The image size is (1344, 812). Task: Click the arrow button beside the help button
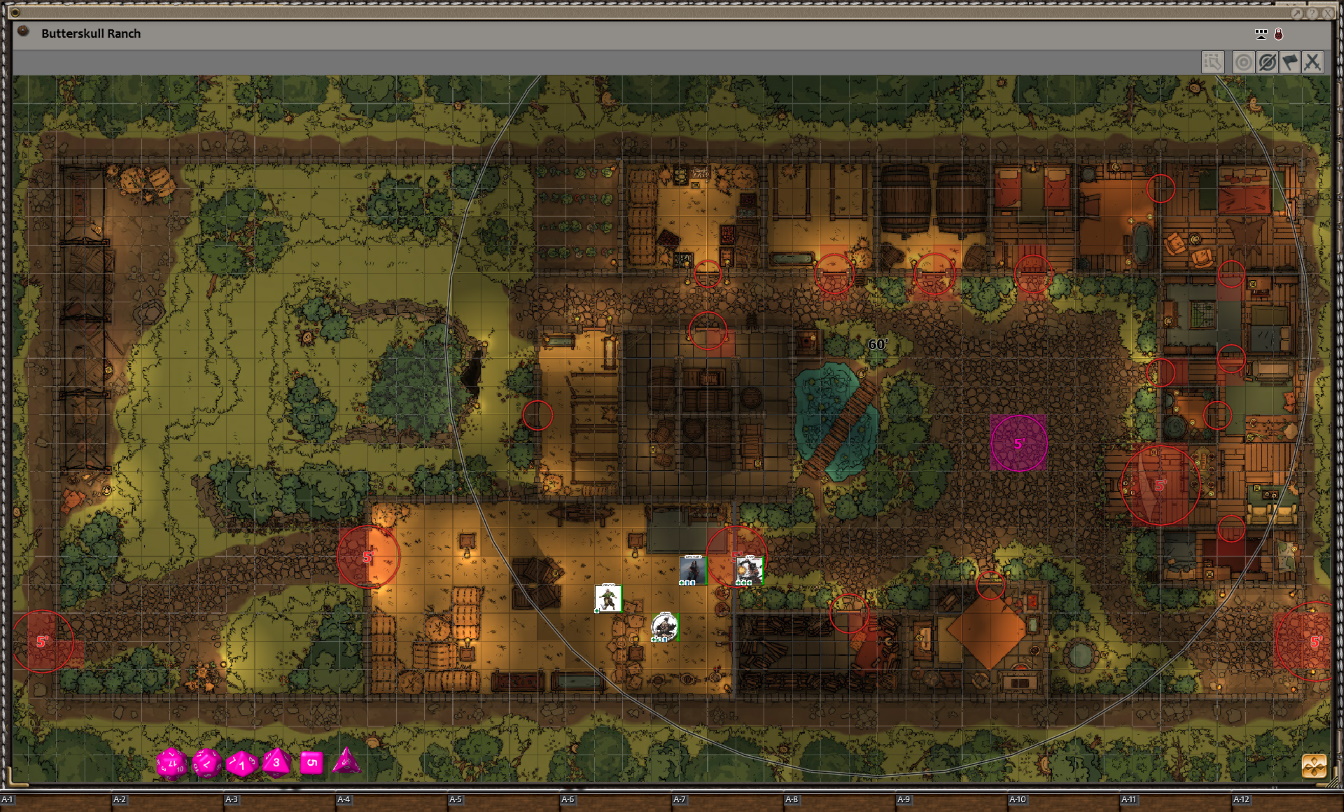[1297, 13]
